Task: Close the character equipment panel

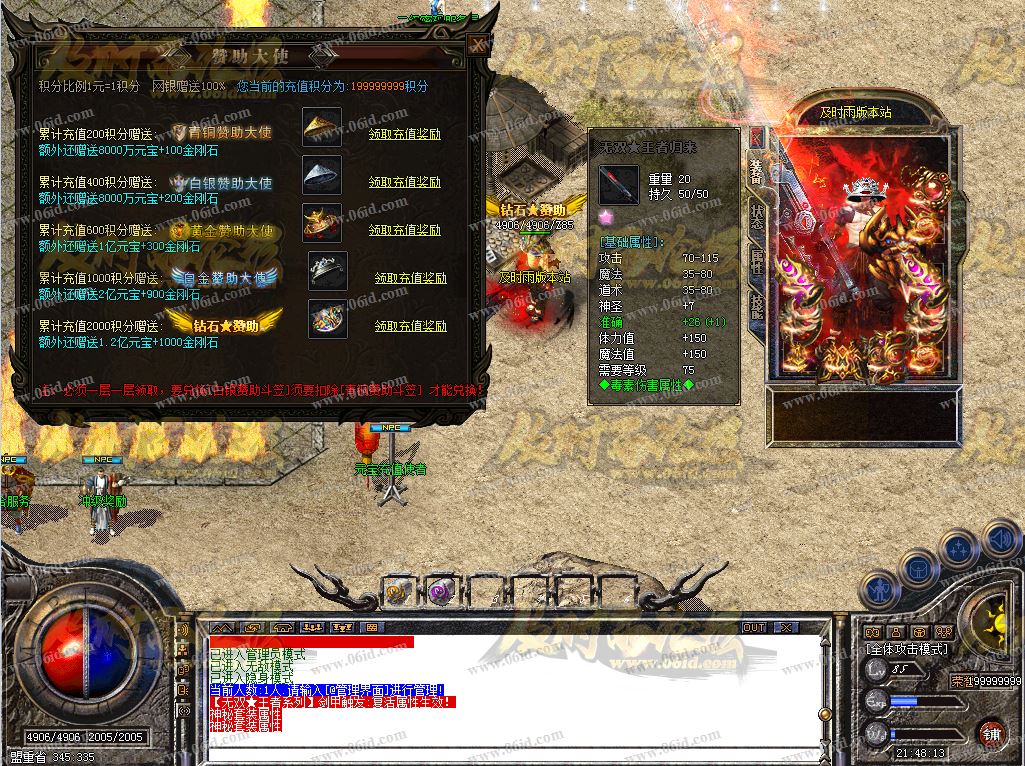Action: pyautogui.click(x=757, y=137)
